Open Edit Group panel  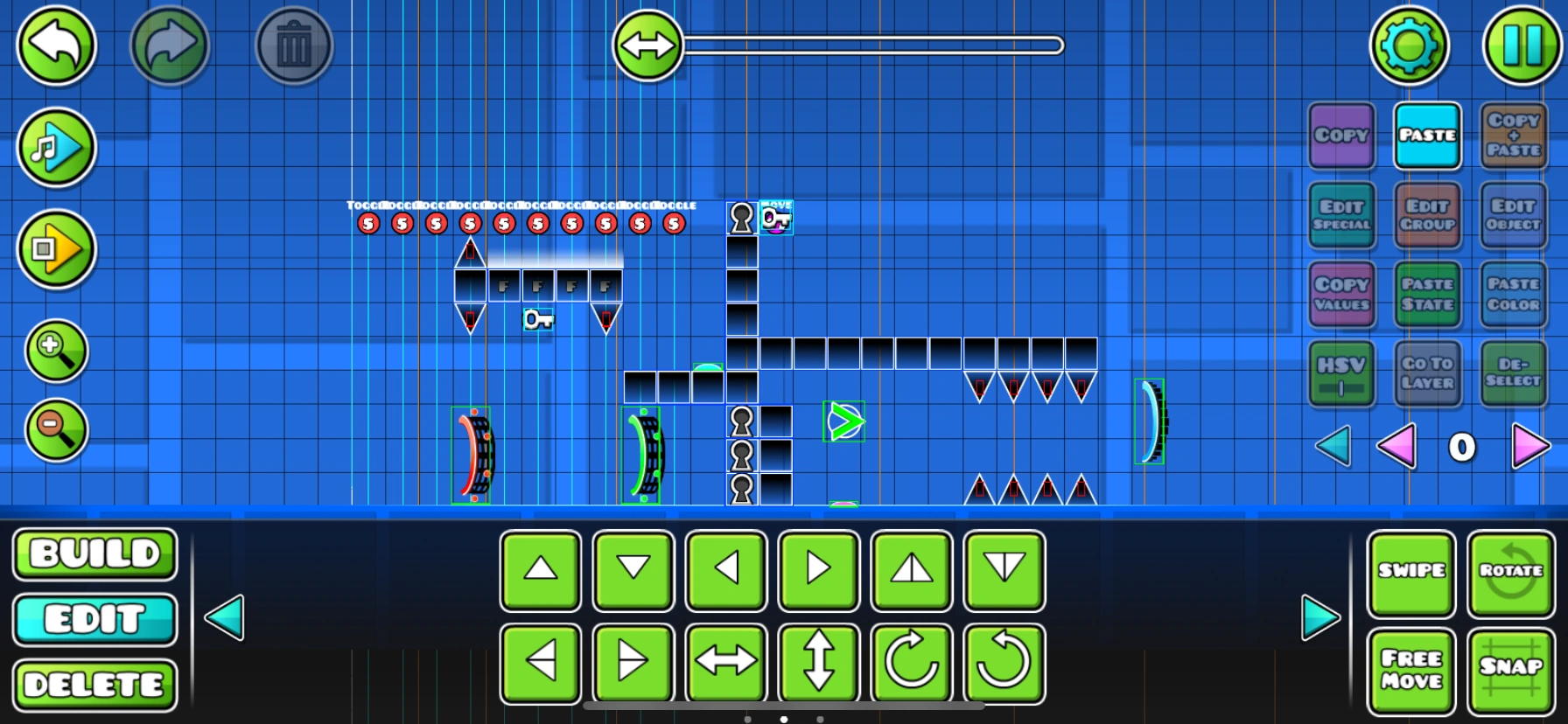point(1427,215)
